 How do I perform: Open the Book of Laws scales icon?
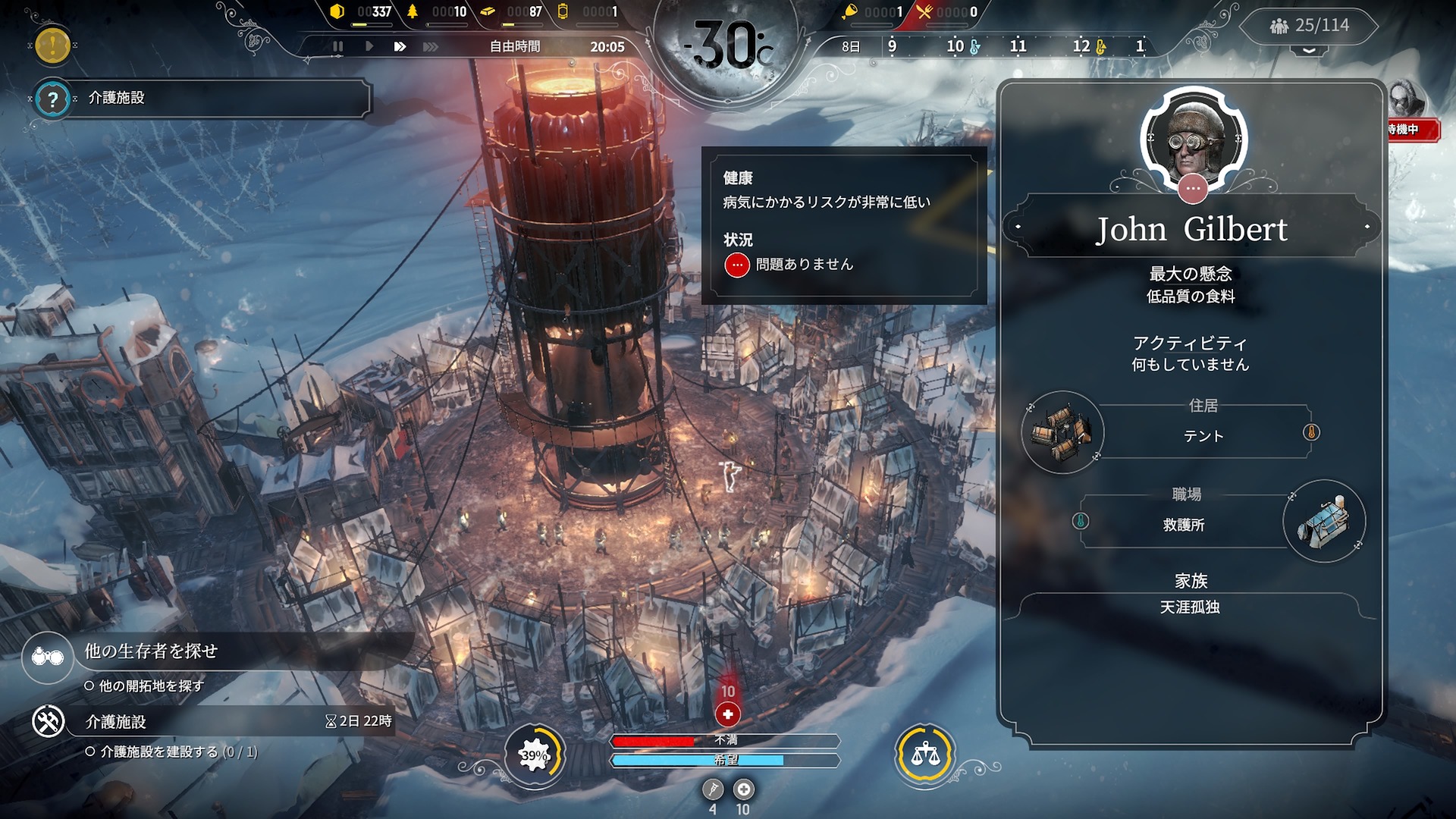point(924,755)
